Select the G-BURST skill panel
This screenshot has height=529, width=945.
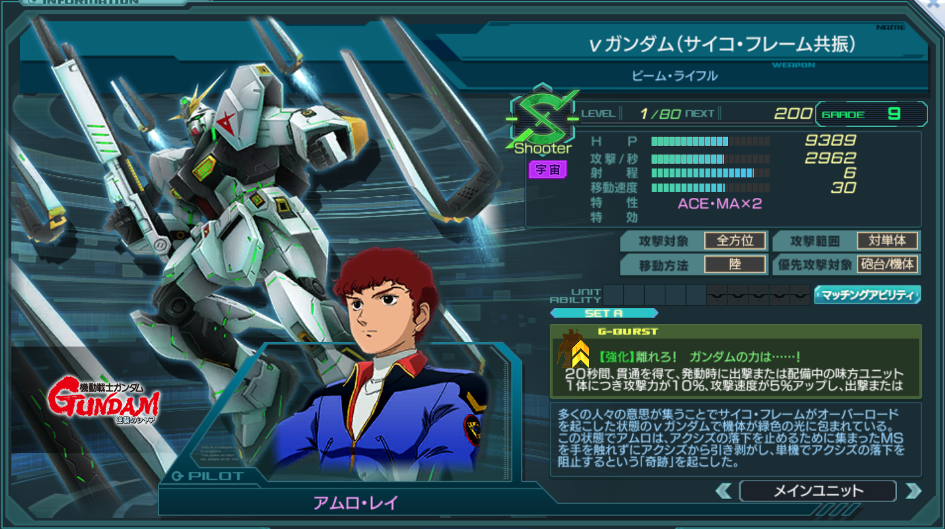[735, 360]
